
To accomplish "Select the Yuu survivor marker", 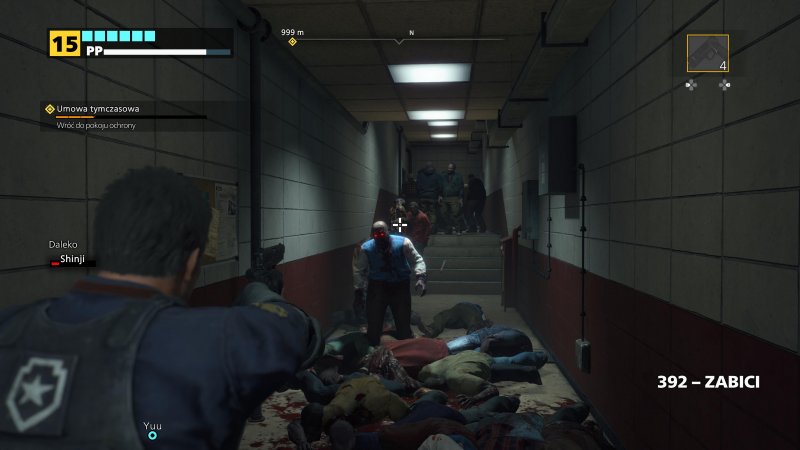I will [x=153, y=435].
